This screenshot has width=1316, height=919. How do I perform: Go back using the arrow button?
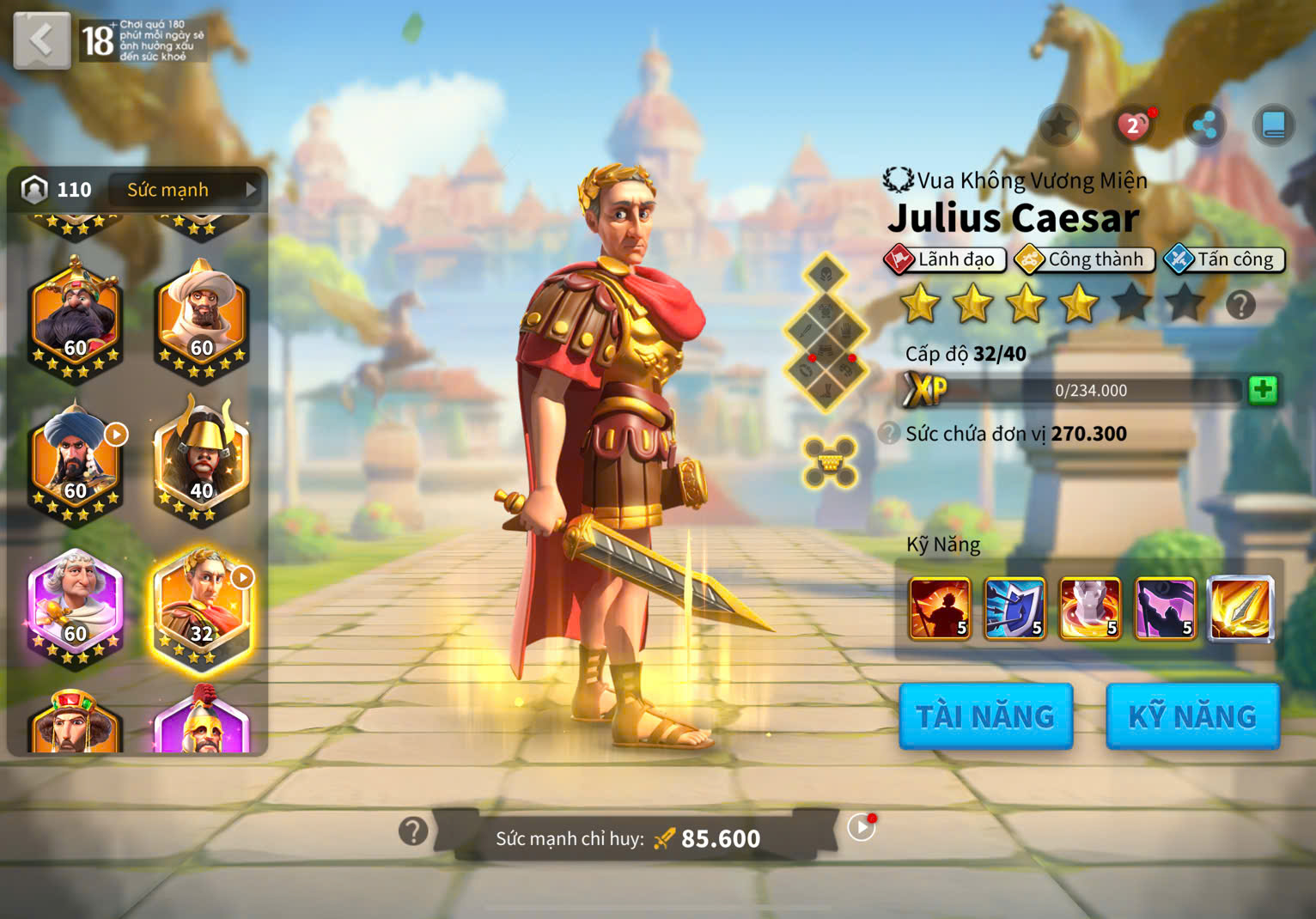pos(41,40)
